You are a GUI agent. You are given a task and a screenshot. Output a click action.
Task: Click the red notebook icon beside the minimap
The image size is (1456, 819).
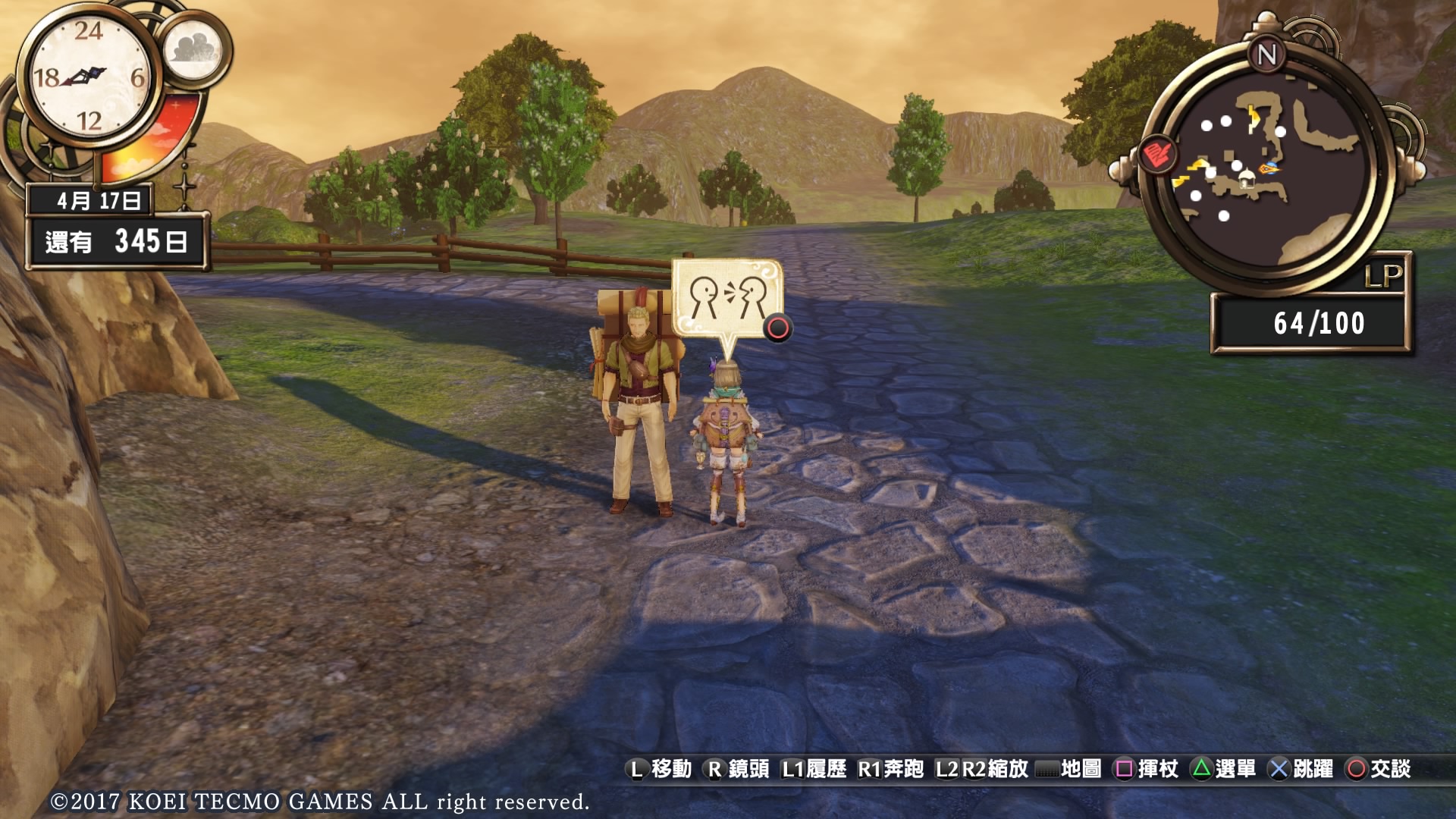[x=1156, y=155]
